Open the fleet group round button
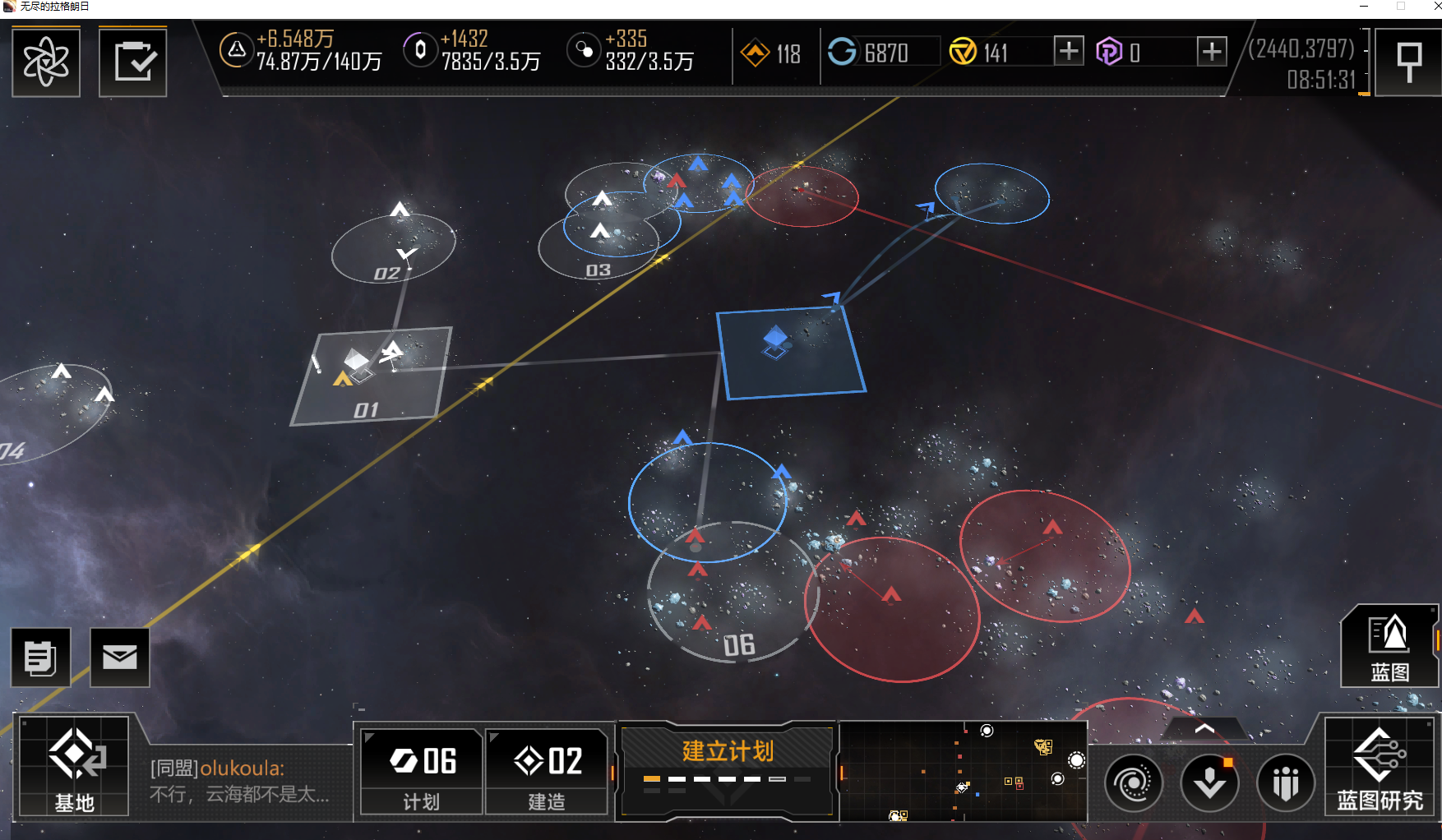 (1286, 783)
